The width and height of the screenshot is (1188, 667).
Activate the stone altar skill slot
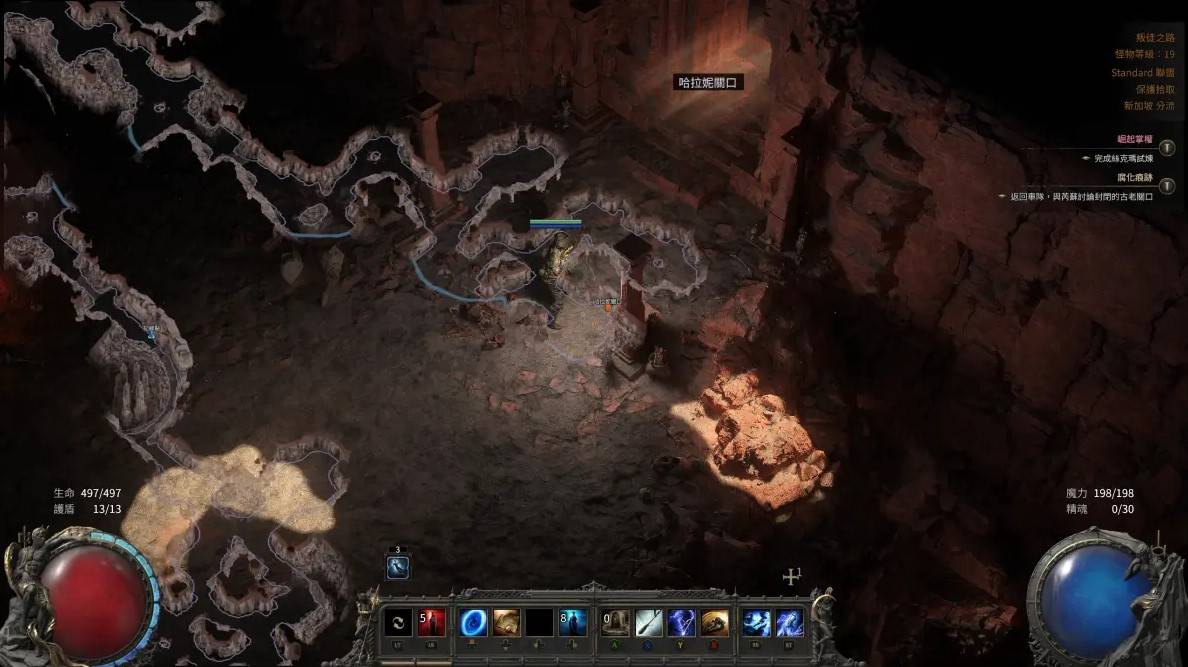[x=616, y=623]
